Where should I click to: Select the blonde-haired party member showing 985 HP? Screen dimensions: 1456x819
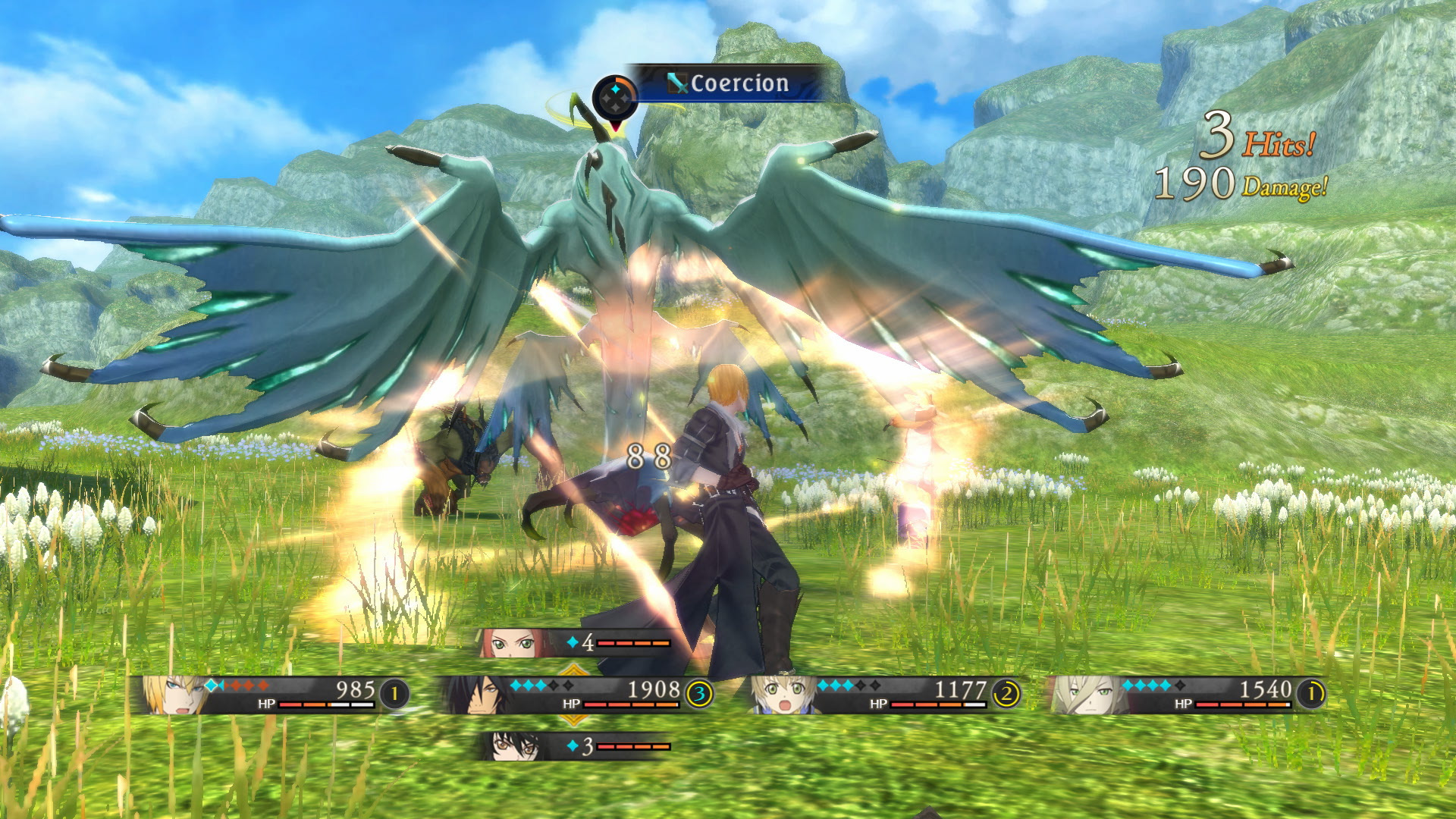(173, 694)
